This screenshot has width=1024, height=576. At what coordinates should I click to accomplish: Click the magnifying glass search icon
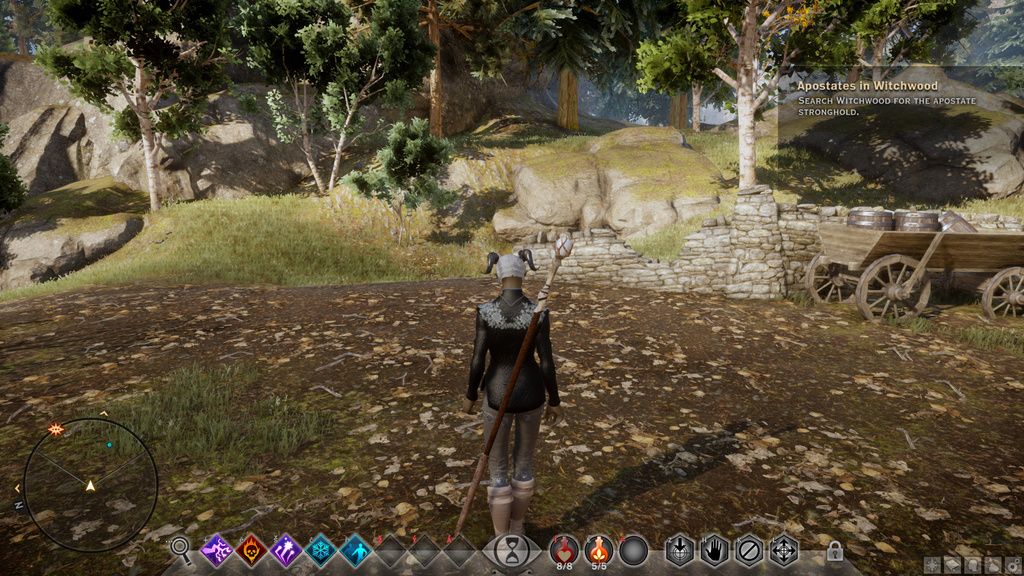180,547
